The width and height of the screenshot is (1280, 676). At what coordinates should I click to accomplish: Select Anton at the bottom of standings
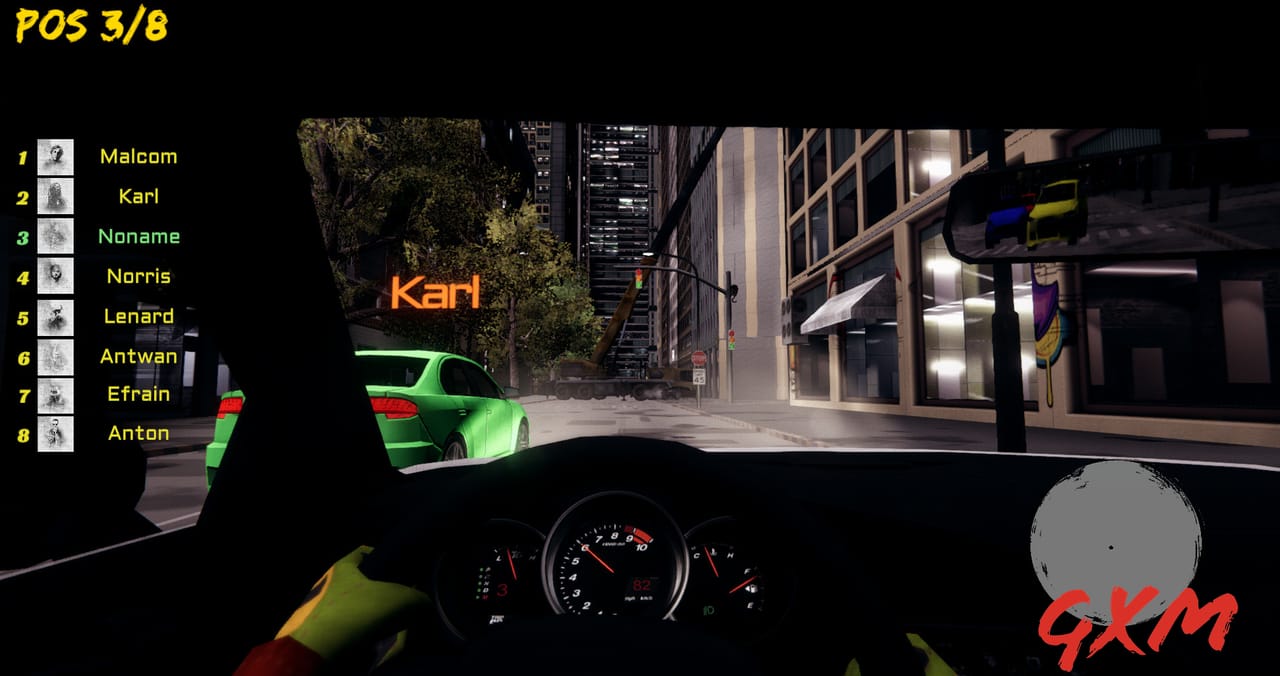point(138,434)
